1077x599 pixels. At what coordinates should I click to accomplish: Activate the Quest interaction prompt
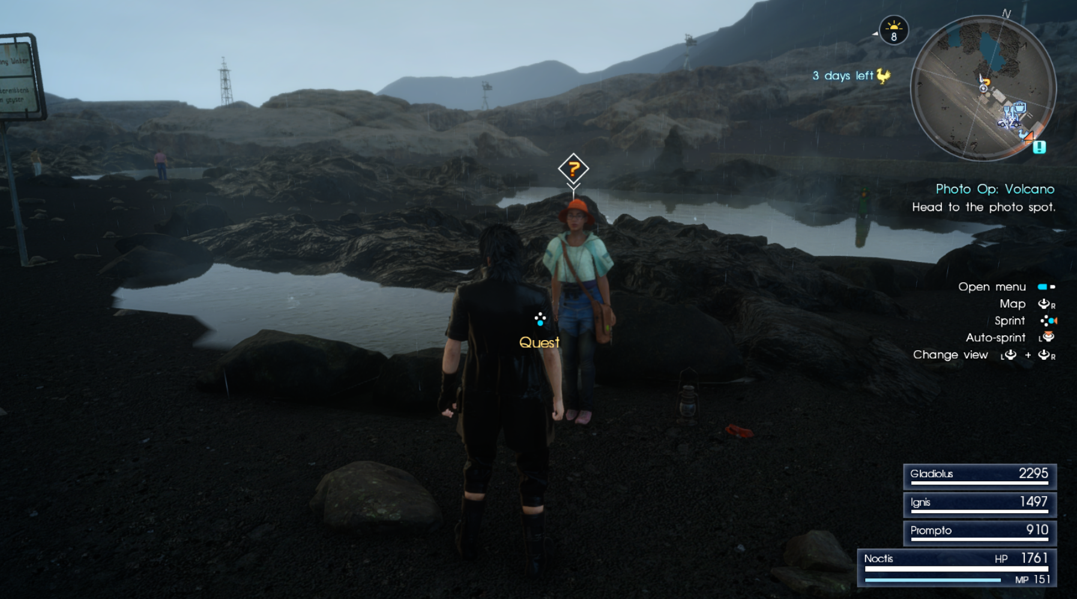coord(539,332)
